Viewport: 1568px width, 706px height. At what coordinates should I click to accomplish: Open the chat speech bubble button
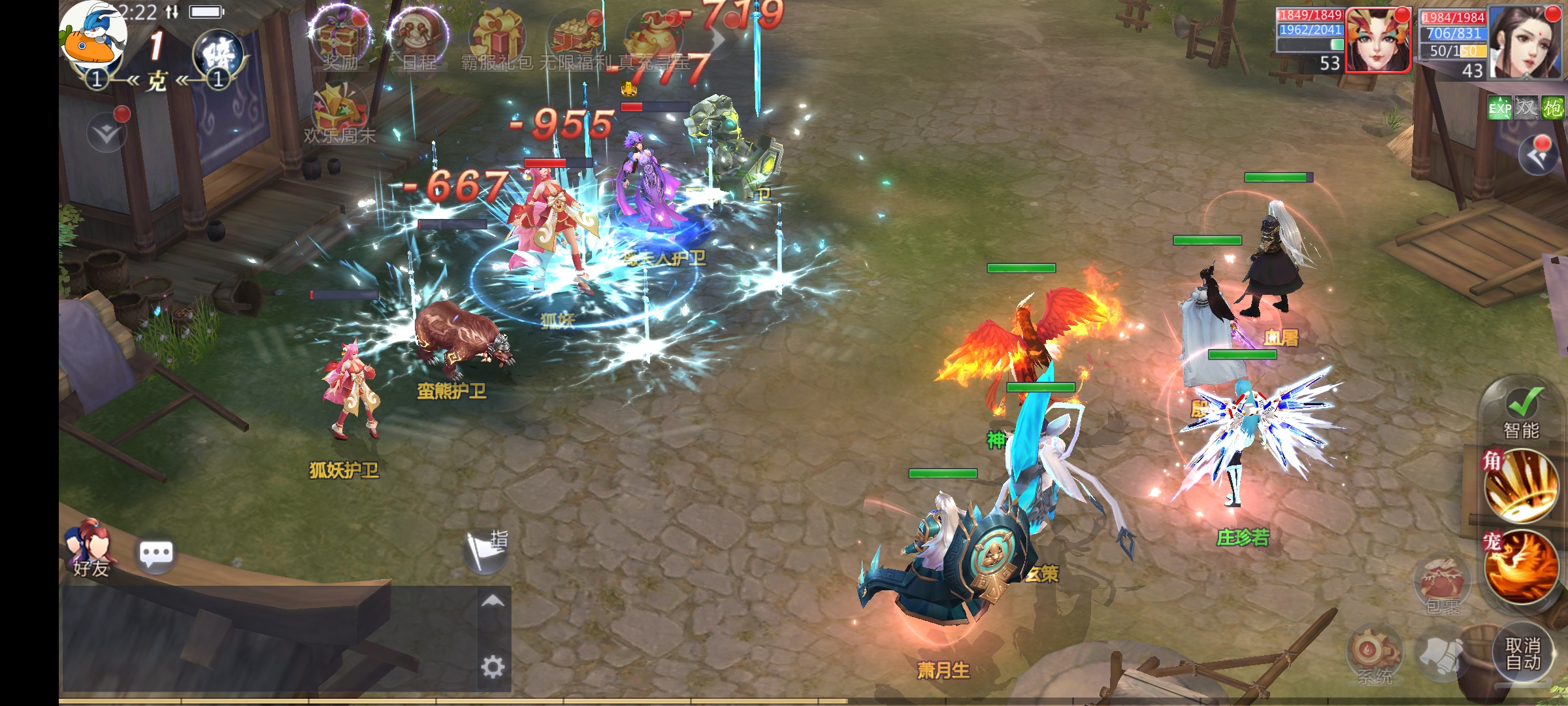[x=156, y=554]
